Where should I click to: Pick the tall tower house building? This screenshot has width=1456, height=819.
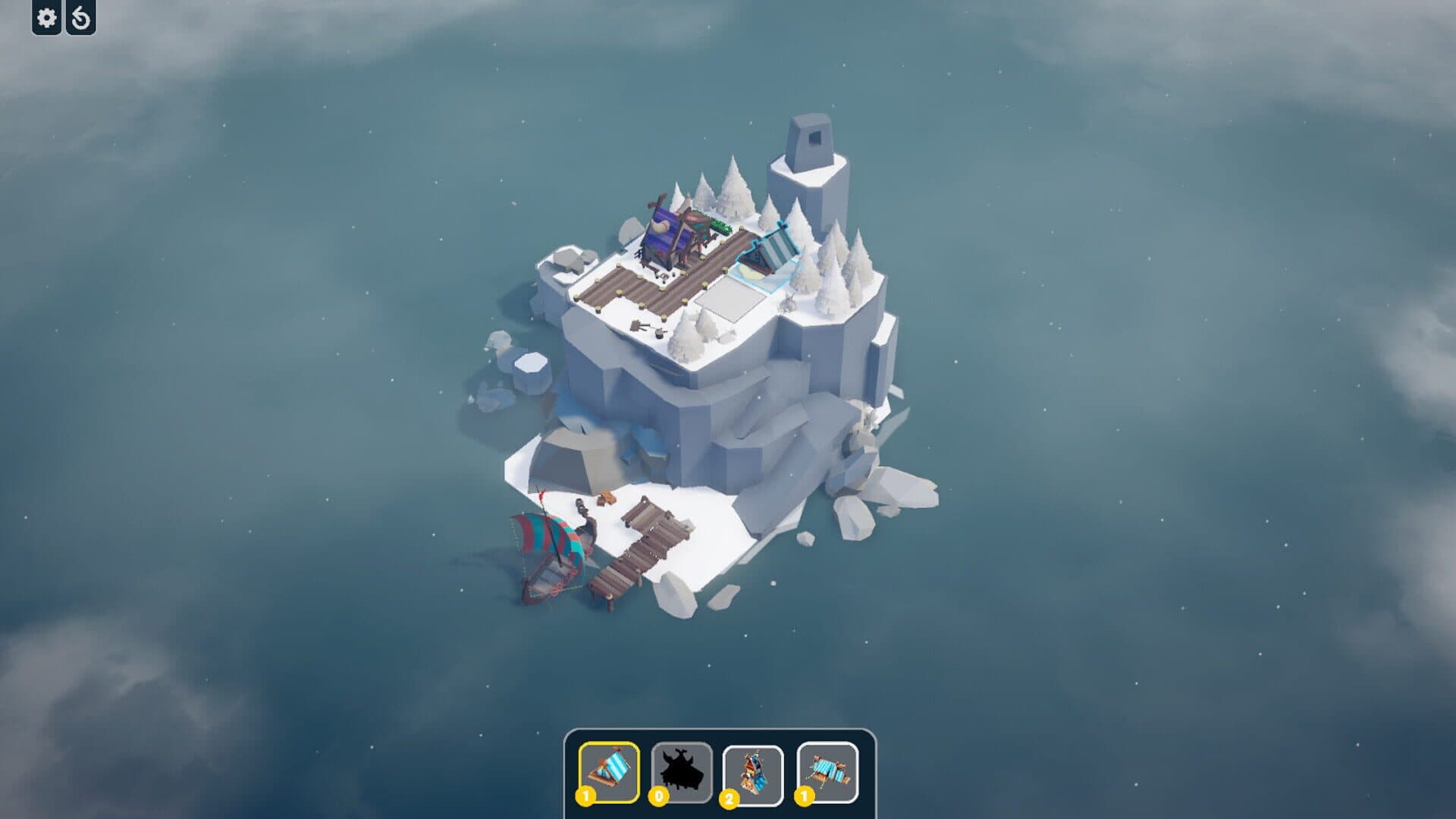click(x=753, y=774)
